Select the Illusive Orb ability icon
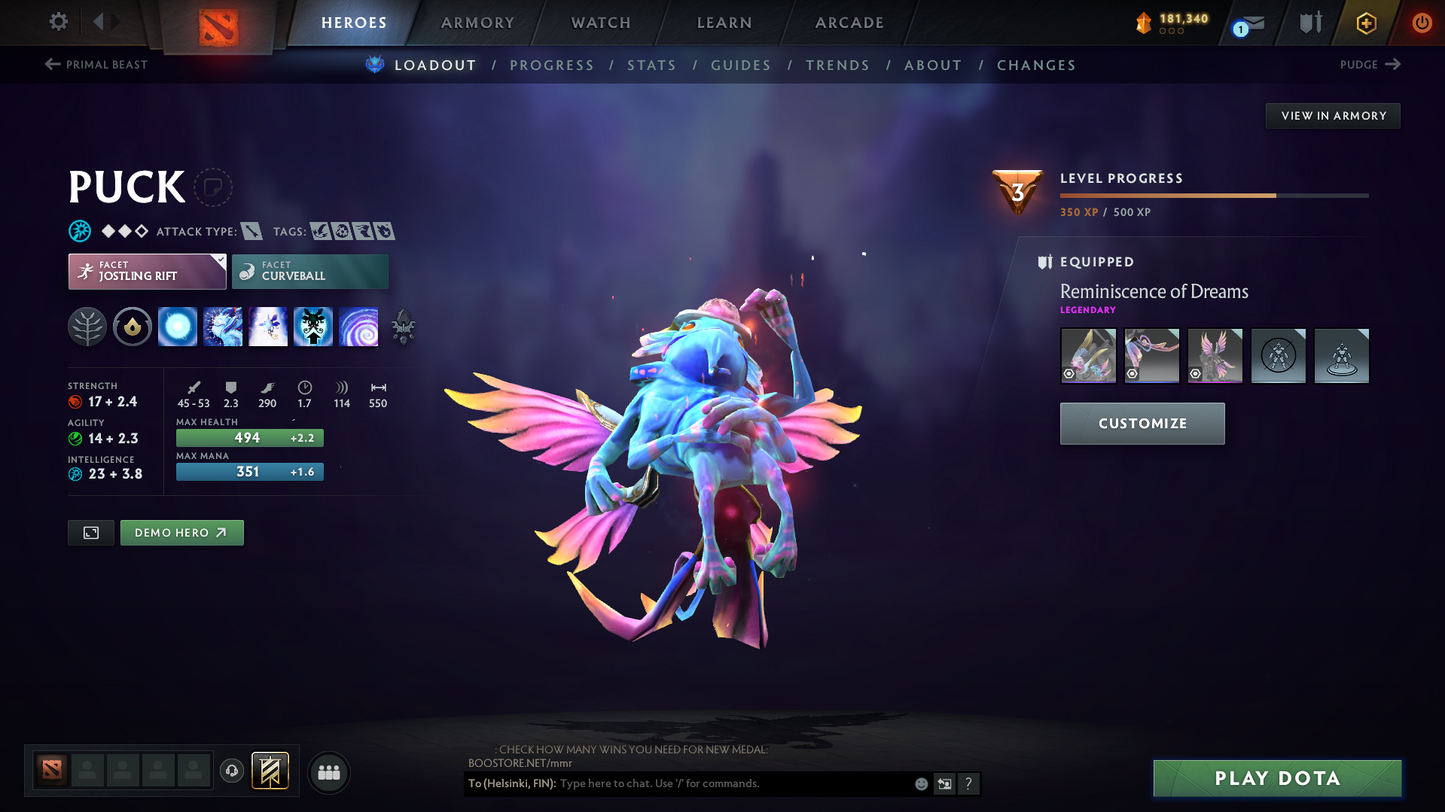1445x812 pixels. [x=177, y=327]
